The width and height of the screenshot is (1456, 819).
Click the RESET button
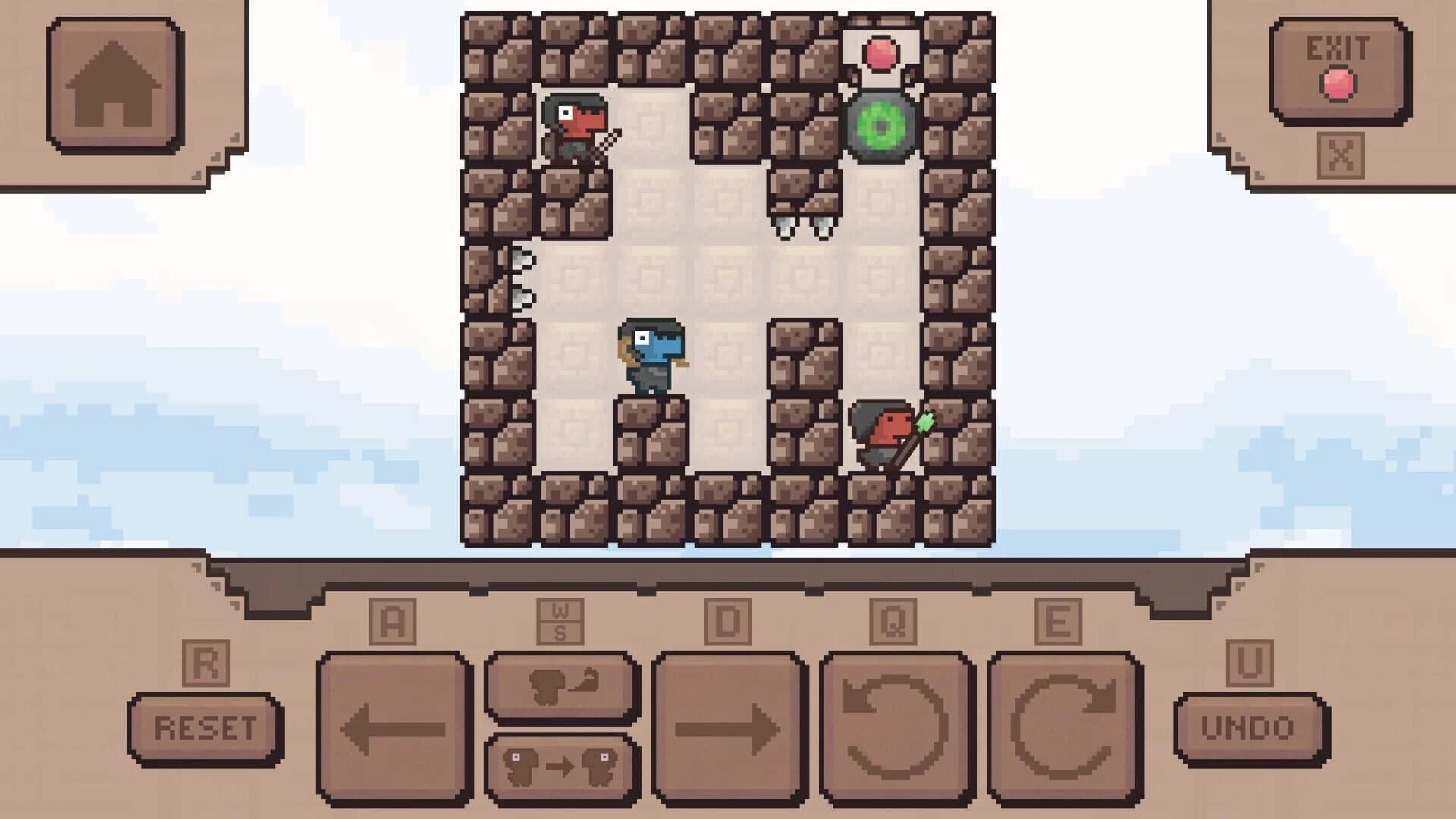(x=206, y=728)
